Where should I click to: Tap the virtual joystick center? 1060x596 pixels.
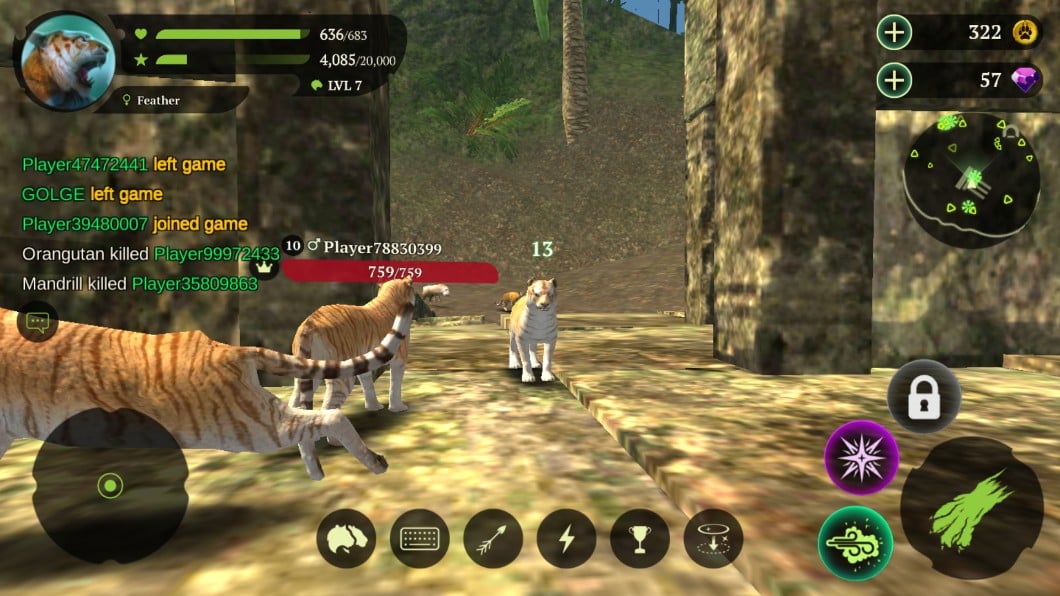[x=110, y=486]
